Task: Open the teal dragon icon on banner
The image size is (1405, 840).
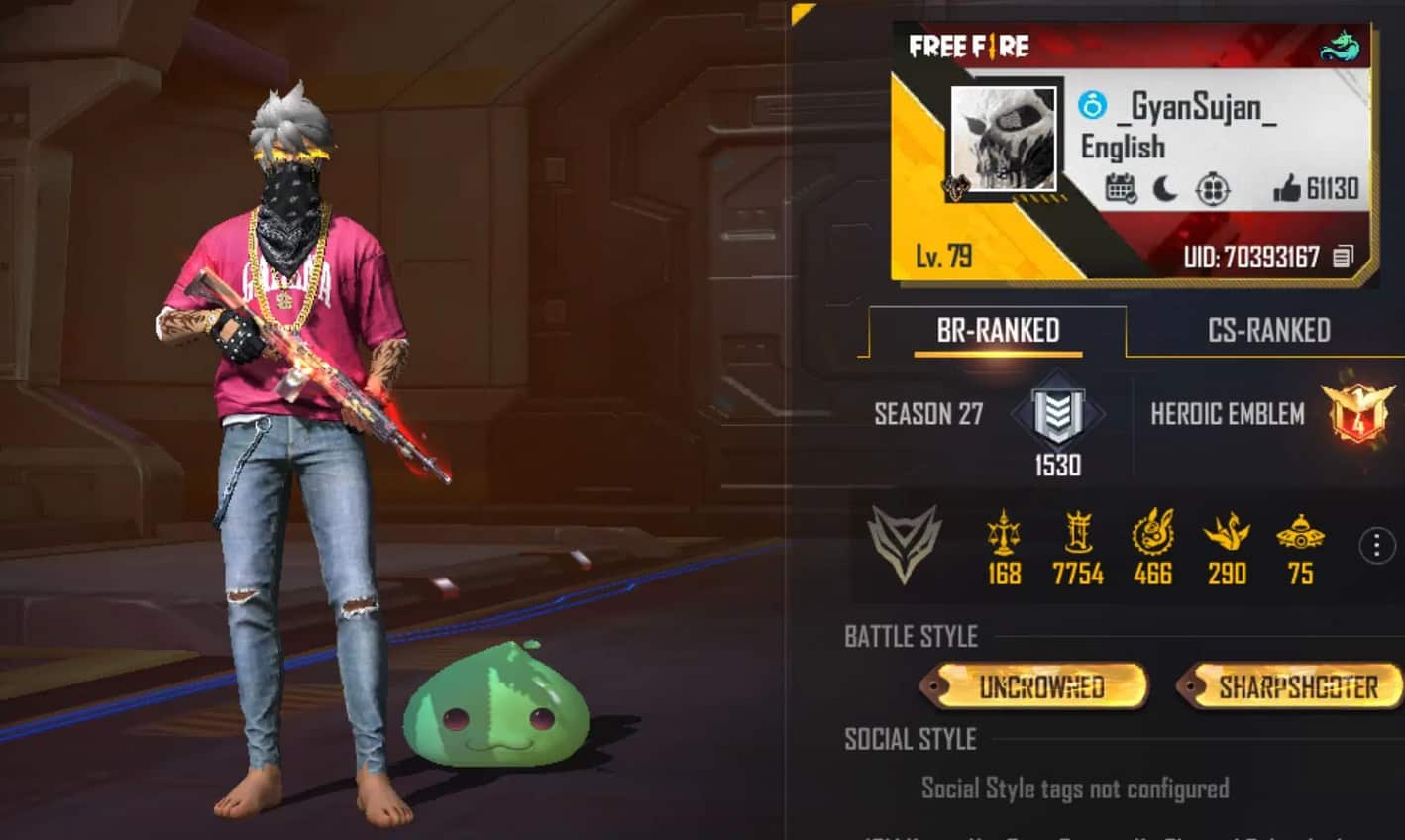Action: click(1340, 47)
